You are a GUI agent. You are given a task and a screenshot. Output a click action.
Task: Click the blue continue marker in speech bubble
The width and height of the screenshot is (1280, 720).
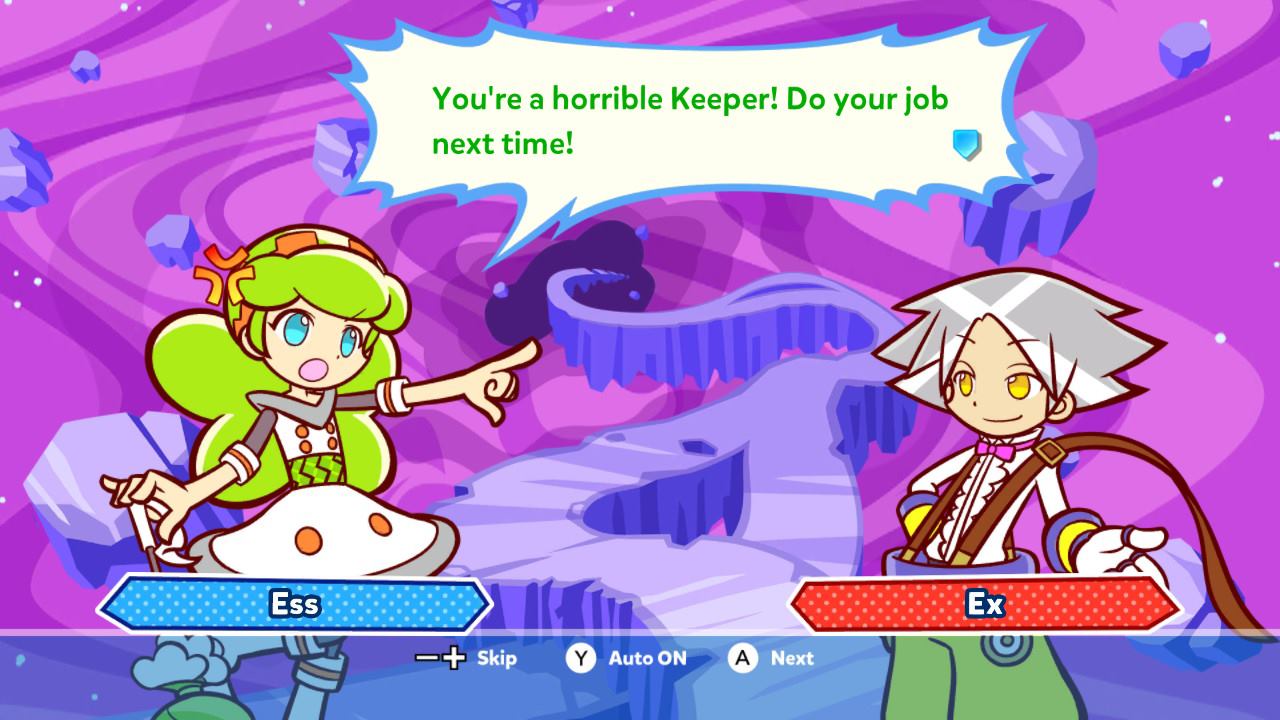[966, 145]
